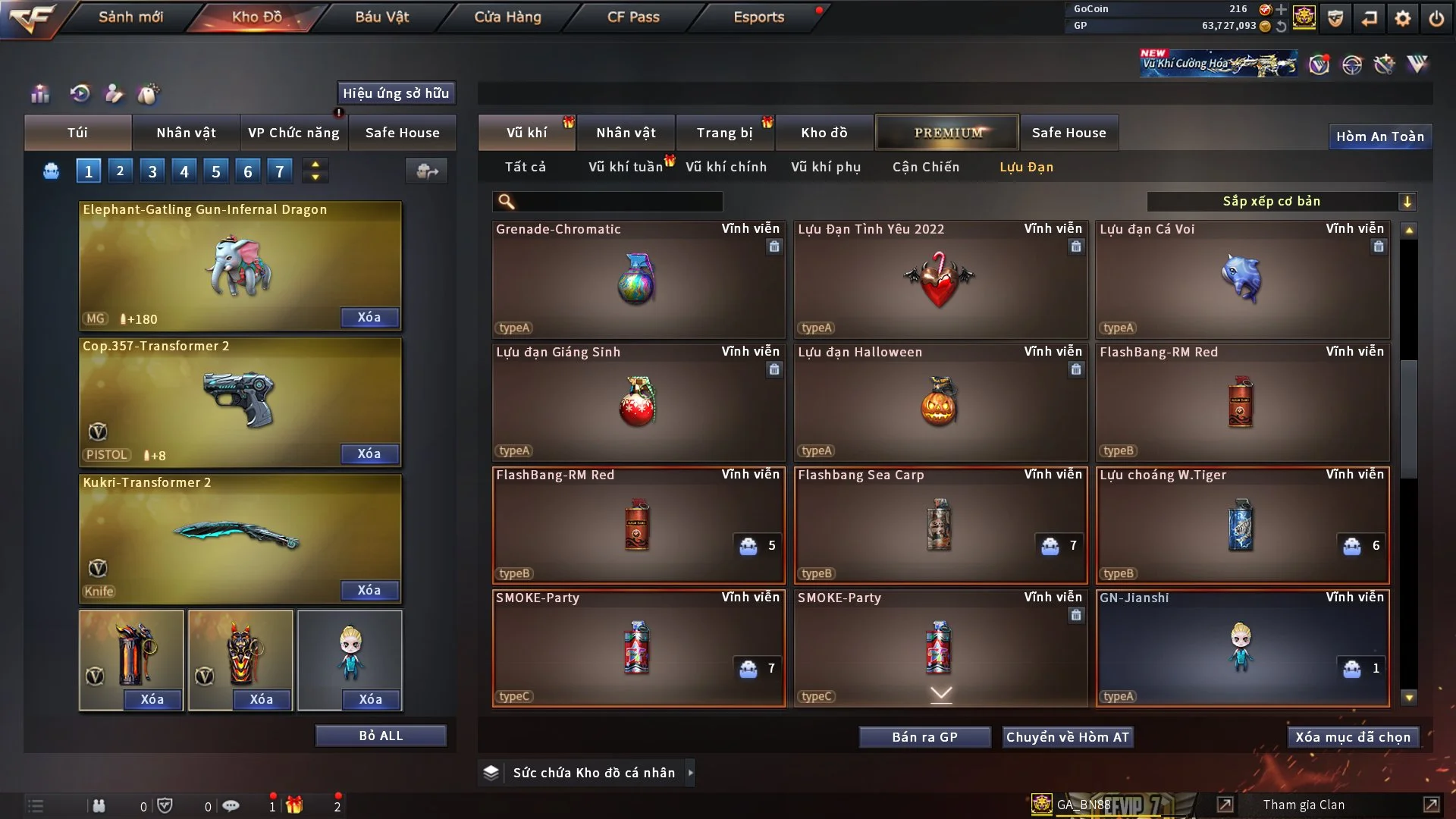
Task: Select the Vũ khí chính filter
Action: pyautogui.click(x=726, y=167)
